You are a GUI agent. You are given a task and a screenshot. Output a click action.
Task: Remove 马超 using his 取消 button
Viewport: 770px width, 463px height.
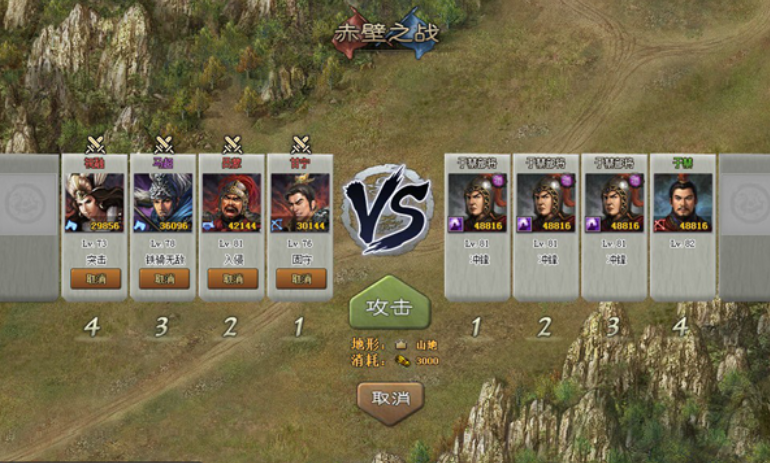(164, 279)
